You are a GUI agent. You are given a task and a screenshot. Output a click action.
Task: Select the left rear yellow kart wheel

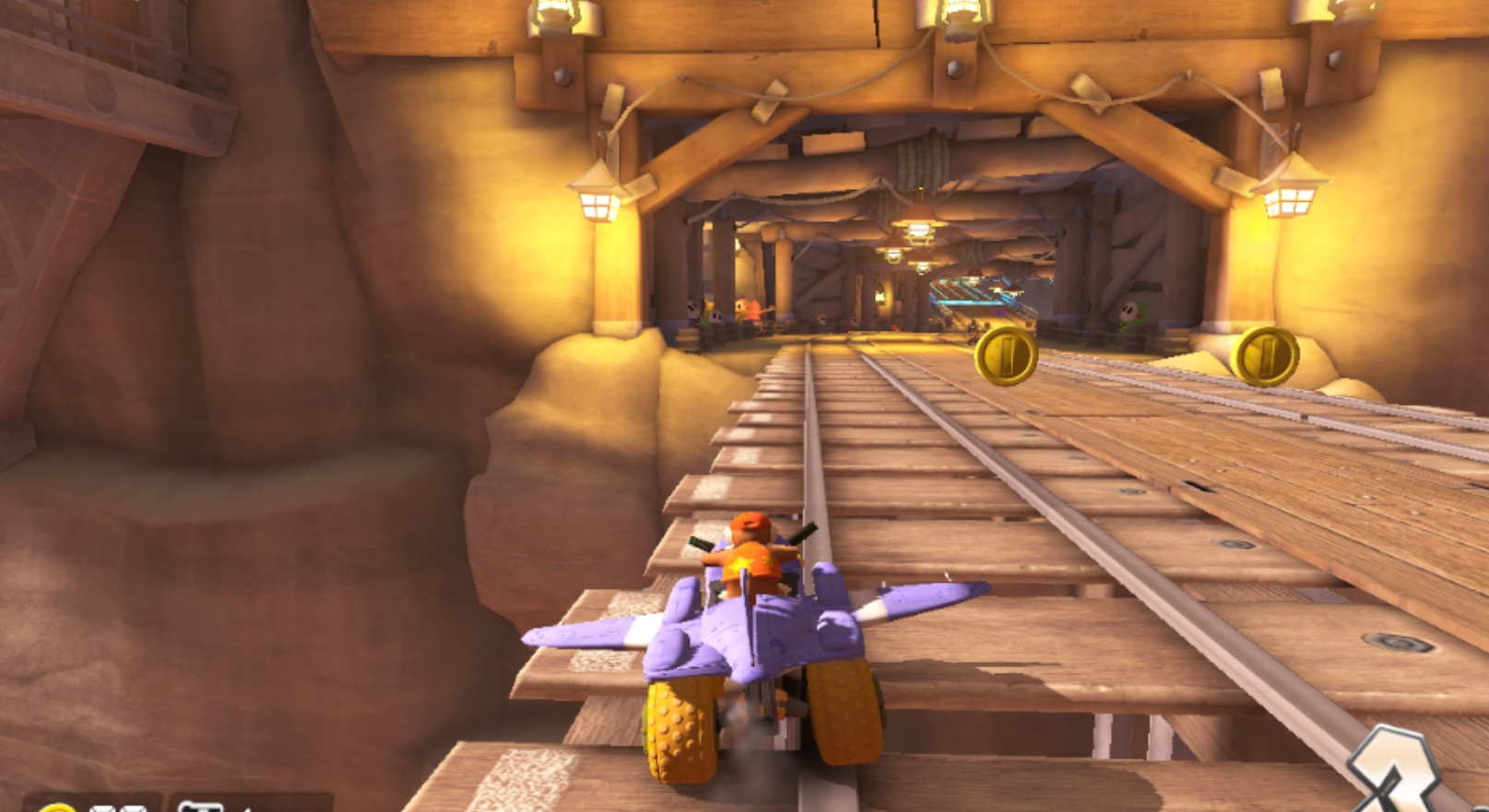click(x=684, y=728)
